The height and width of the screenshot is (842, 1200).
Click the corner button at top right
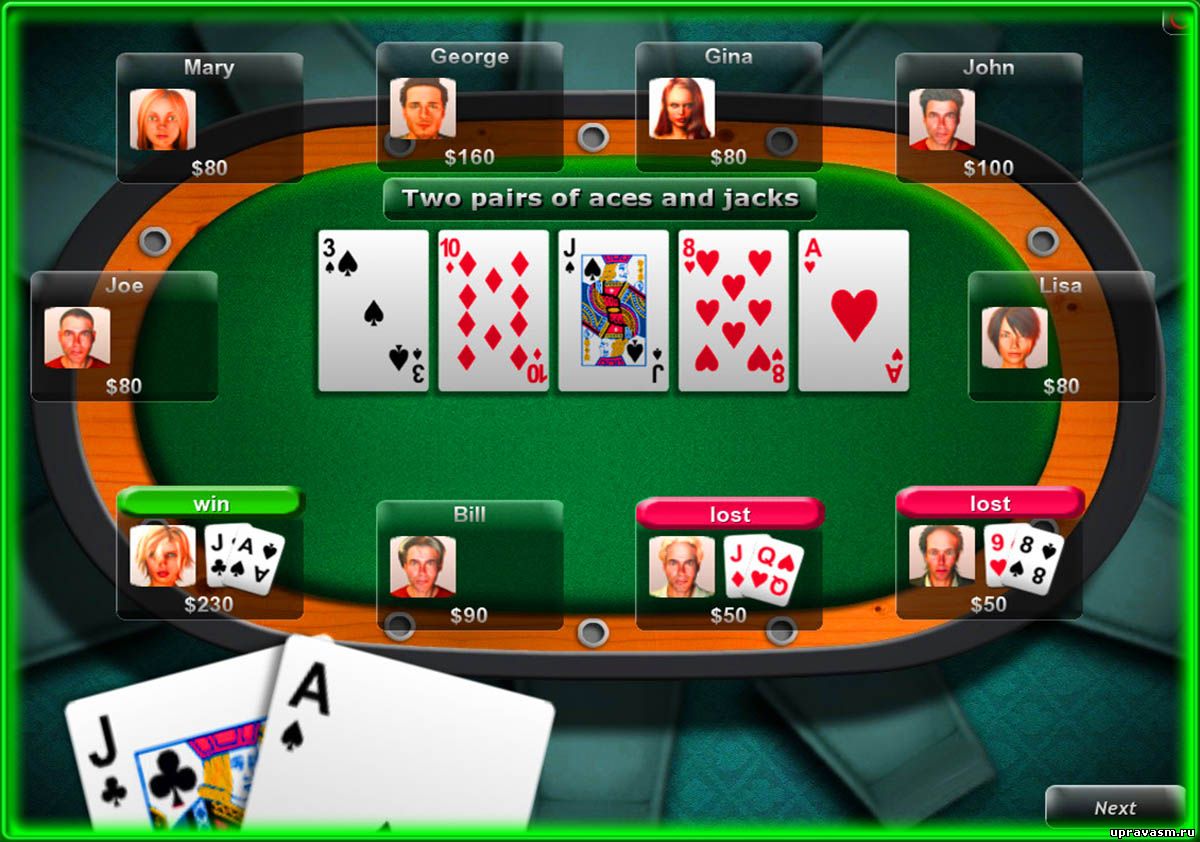pyautogui.click(x=1178, y=20)
